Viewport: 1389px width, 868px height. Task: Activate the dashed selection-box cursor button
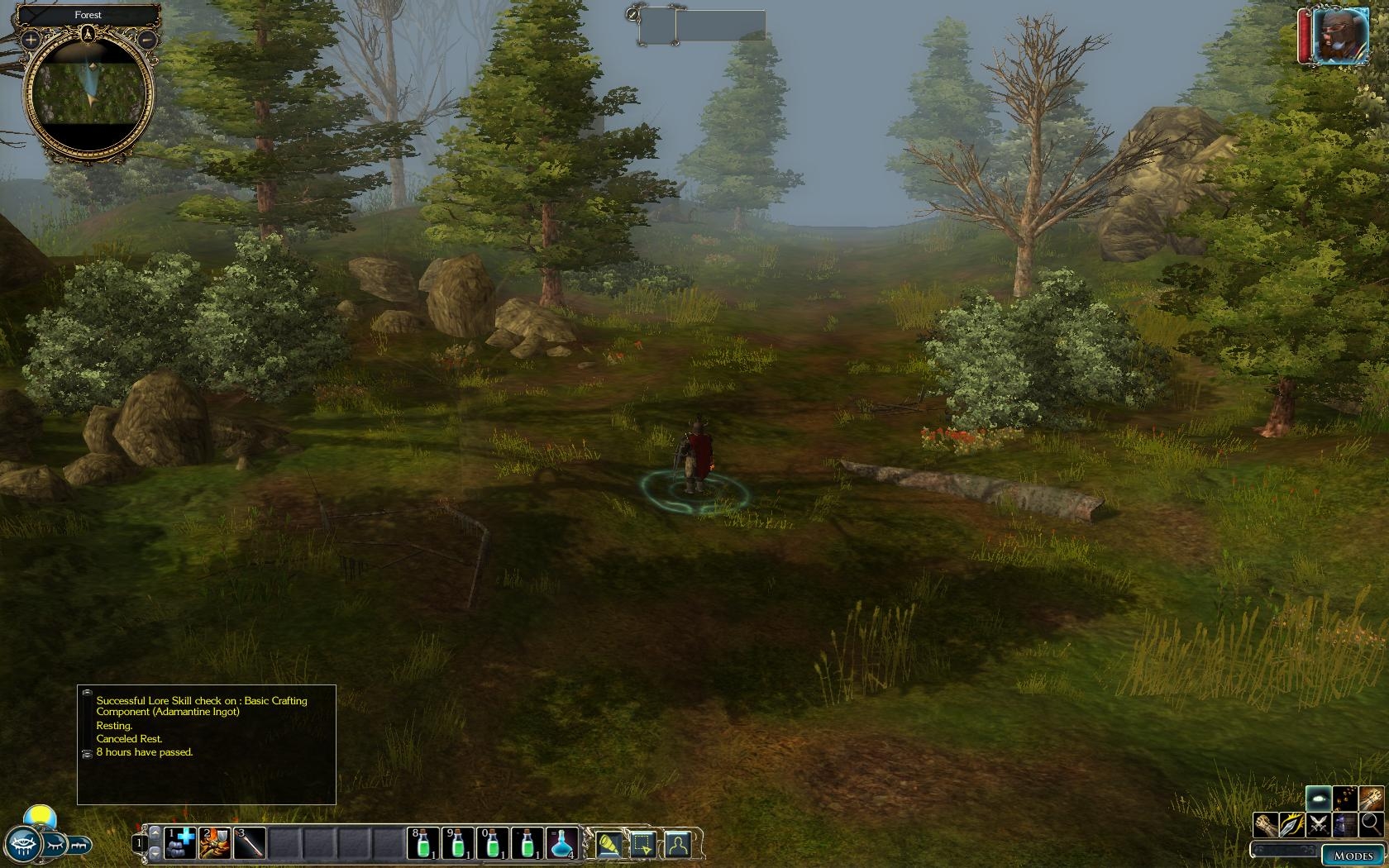click(642, 844)
